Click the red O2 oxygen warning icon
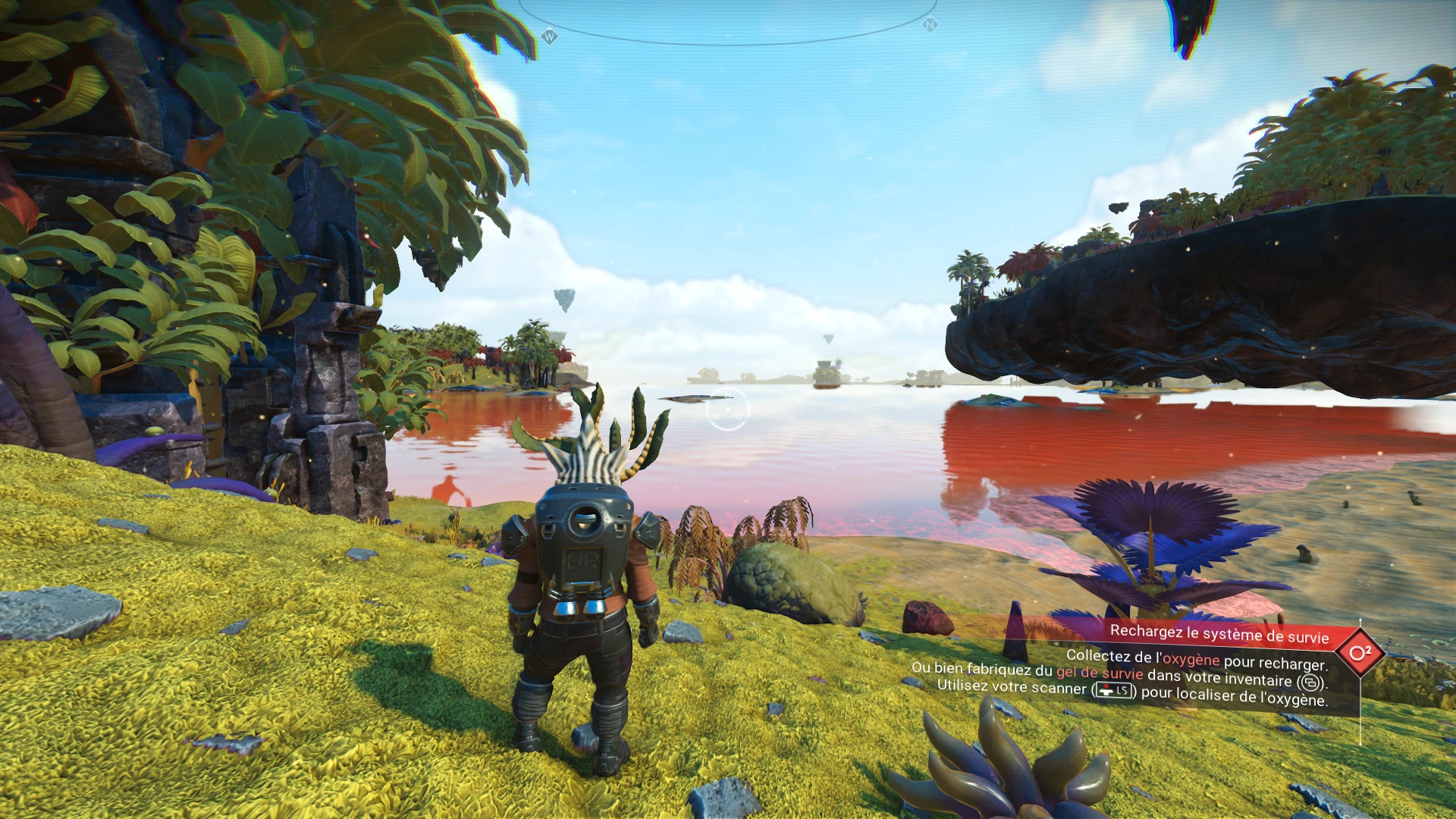 (1360, 653)
